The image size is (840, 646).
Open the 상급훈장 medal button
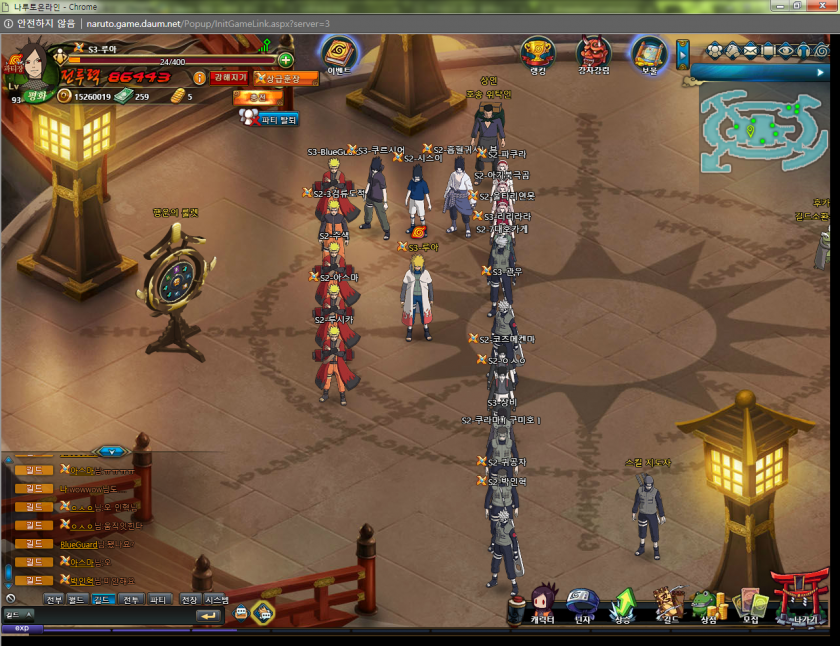click(286, 77)
